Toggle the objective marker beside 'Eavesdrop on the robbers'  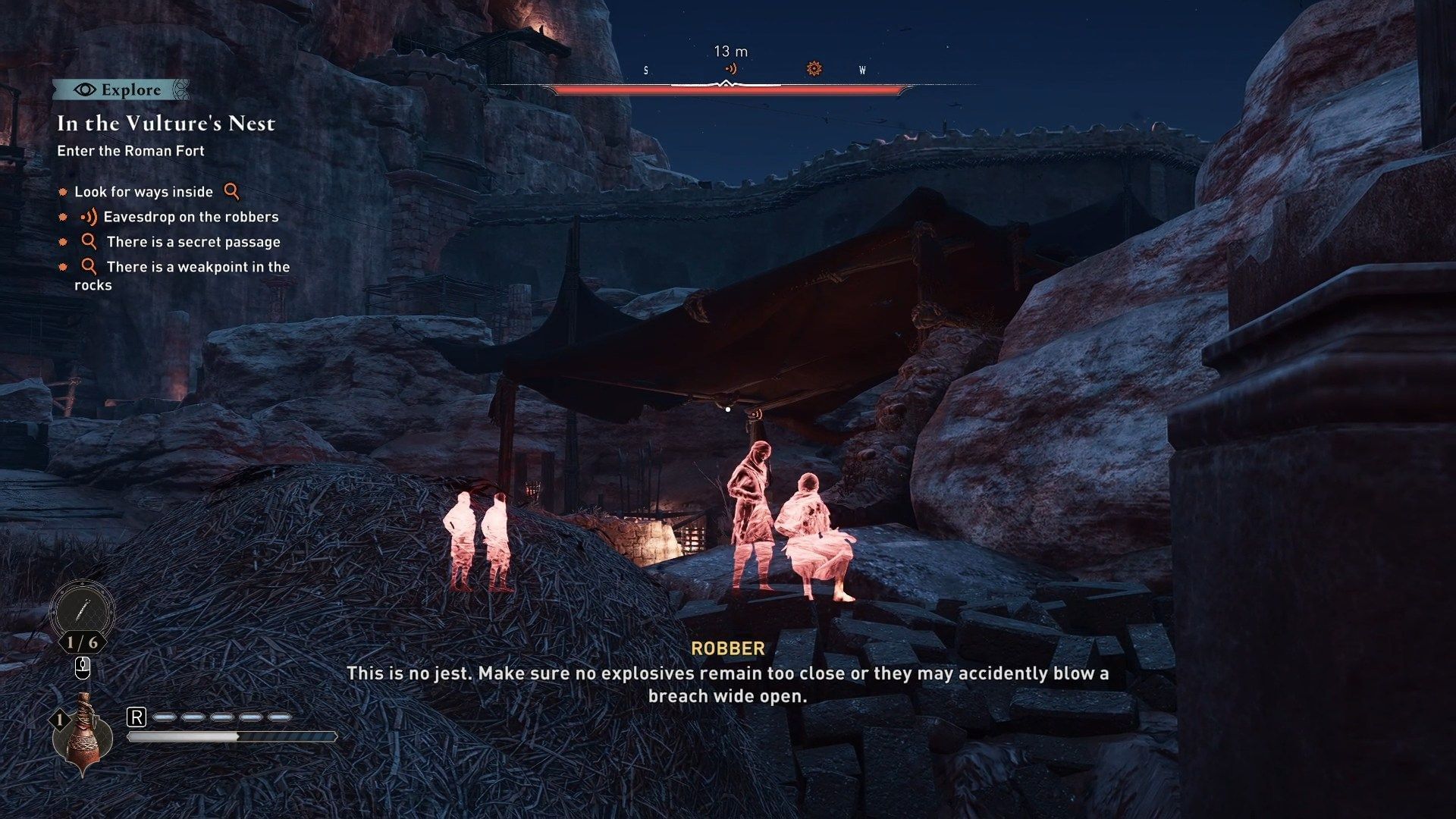tap(64, 218)
